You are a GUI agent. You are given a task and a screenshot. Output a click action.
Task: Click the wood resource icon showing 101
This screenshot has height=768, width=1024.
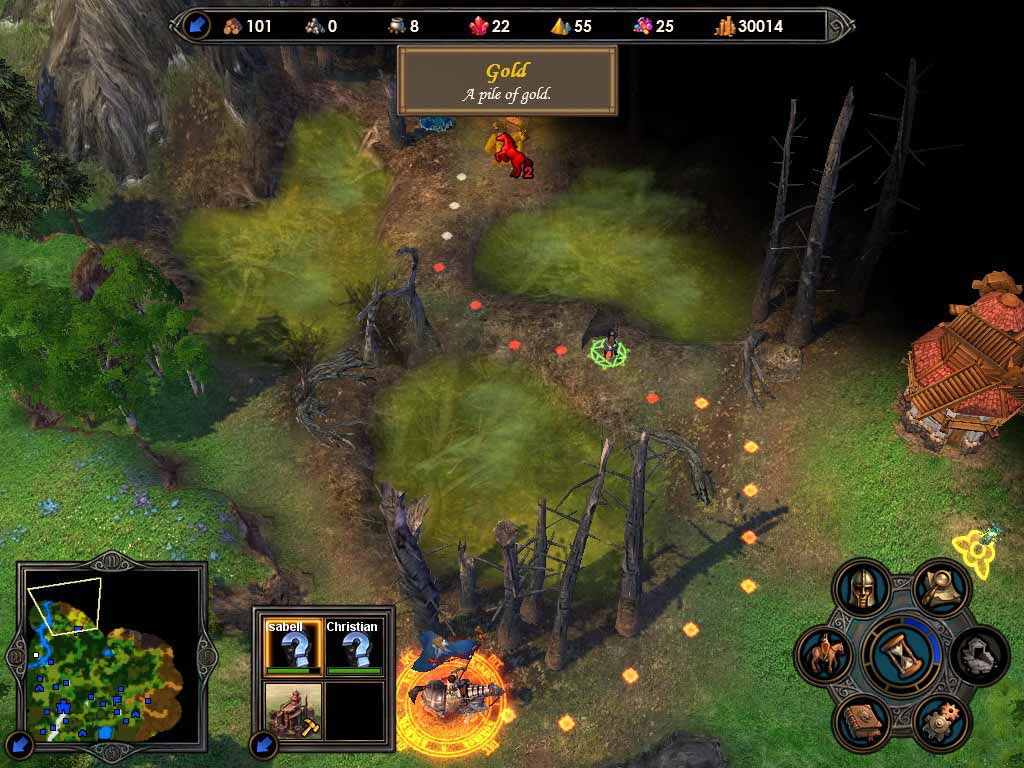[x=233, y=26]
